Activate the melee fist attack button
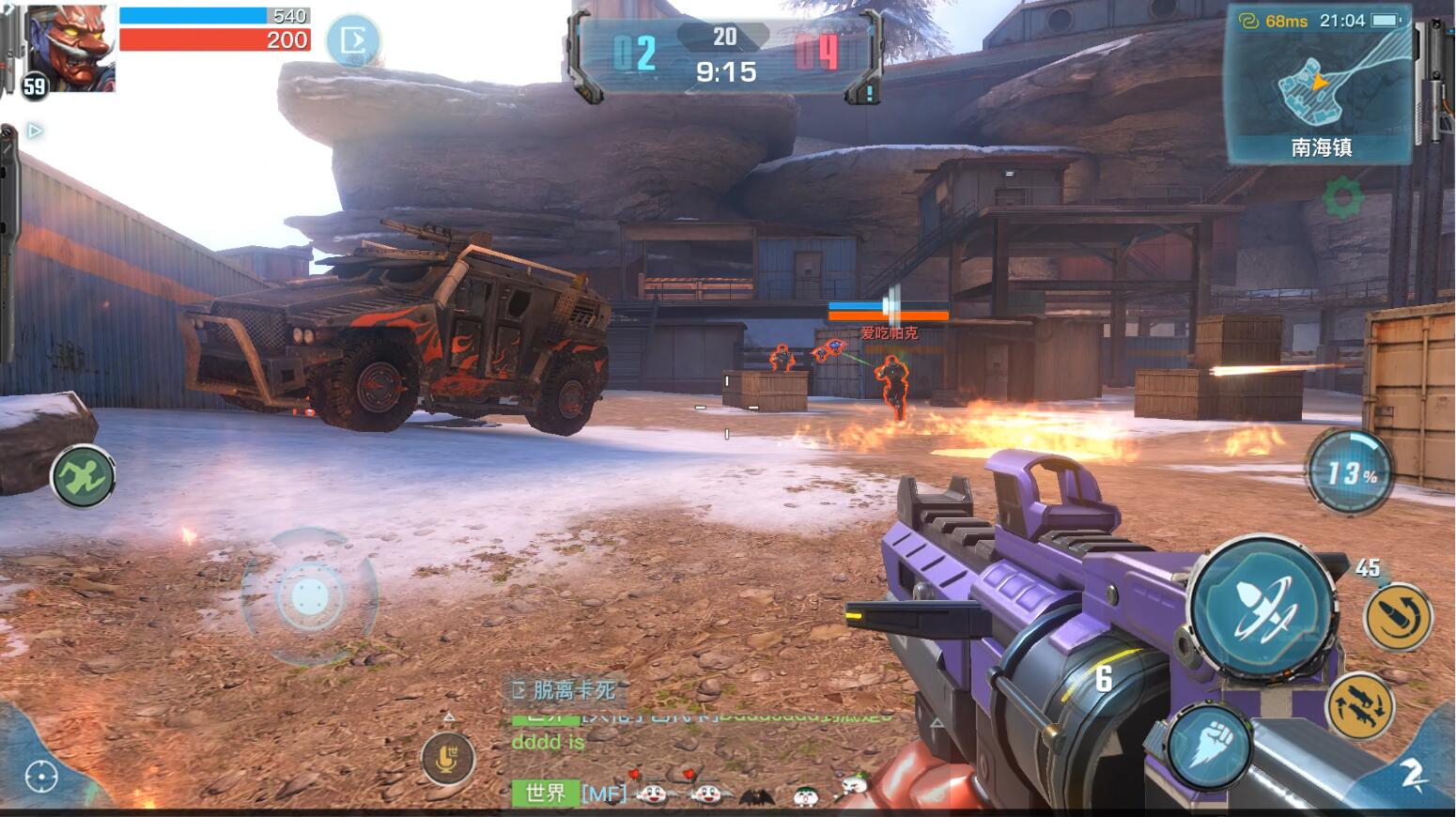Viewport: 1456px width, 817px height. (x=1211, y=748)
